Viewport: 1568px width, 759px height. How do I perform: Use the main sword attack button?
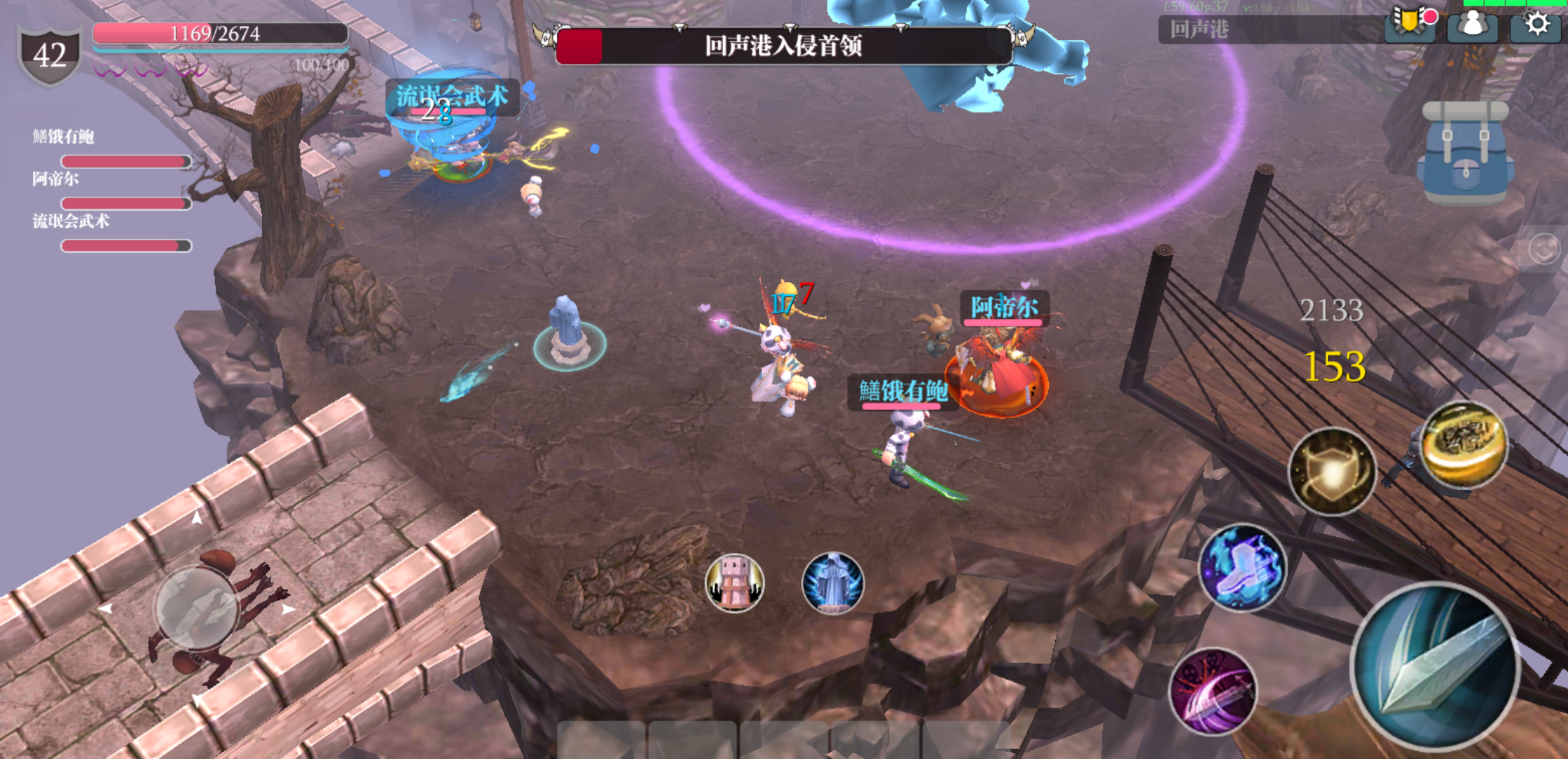(1435, 666)
